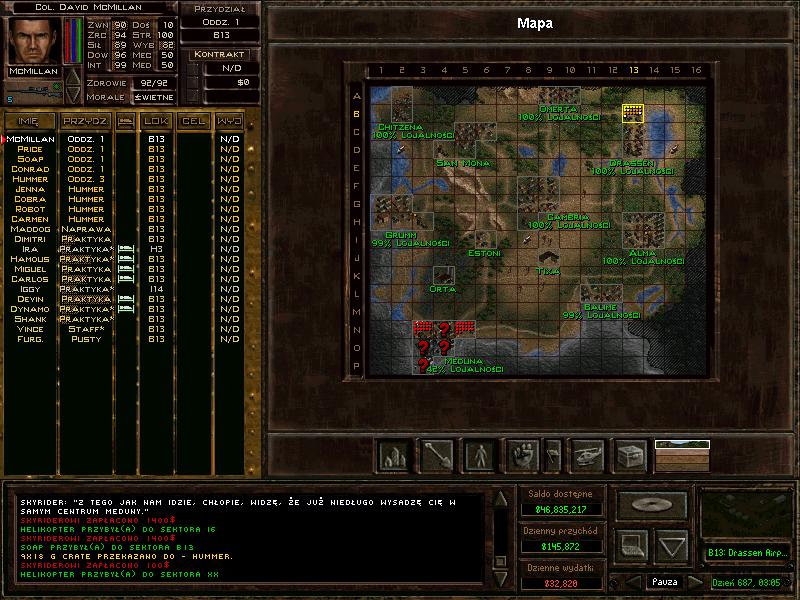Sort the roster by the IMIĘ column
Screen dimensions: 800x600
30,121
